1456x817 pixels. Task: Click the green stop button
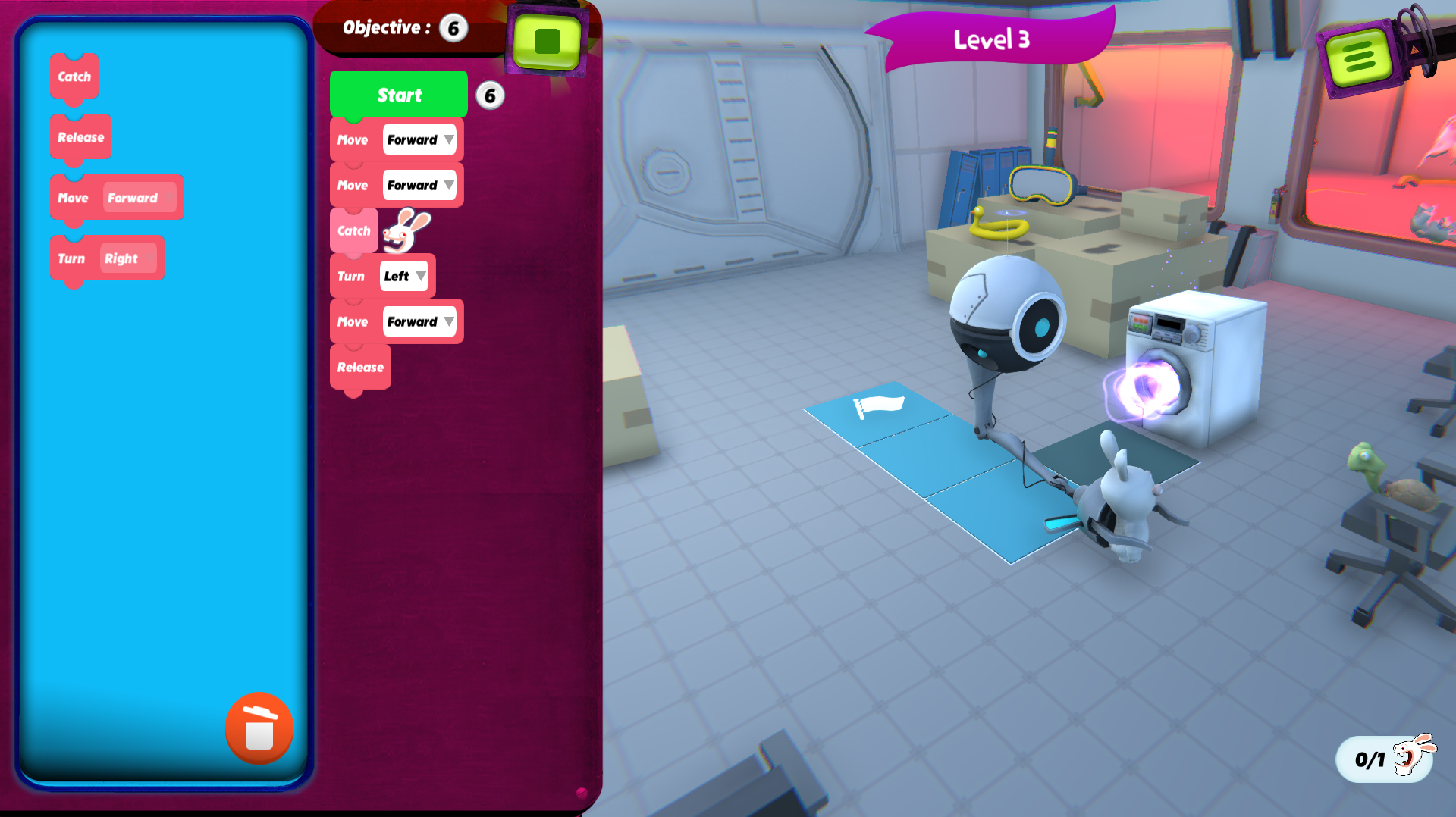(x=547, y=41)
